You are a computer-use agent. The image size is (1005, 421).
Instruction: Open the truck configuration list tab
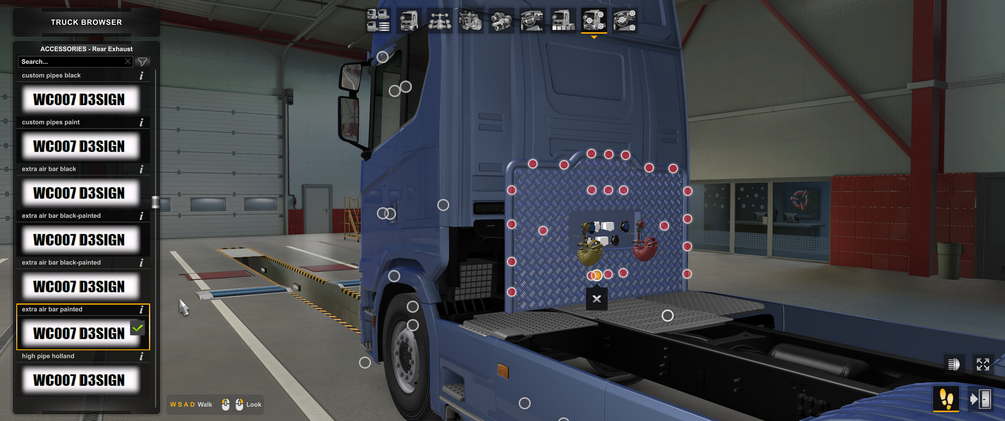[378, 20]
